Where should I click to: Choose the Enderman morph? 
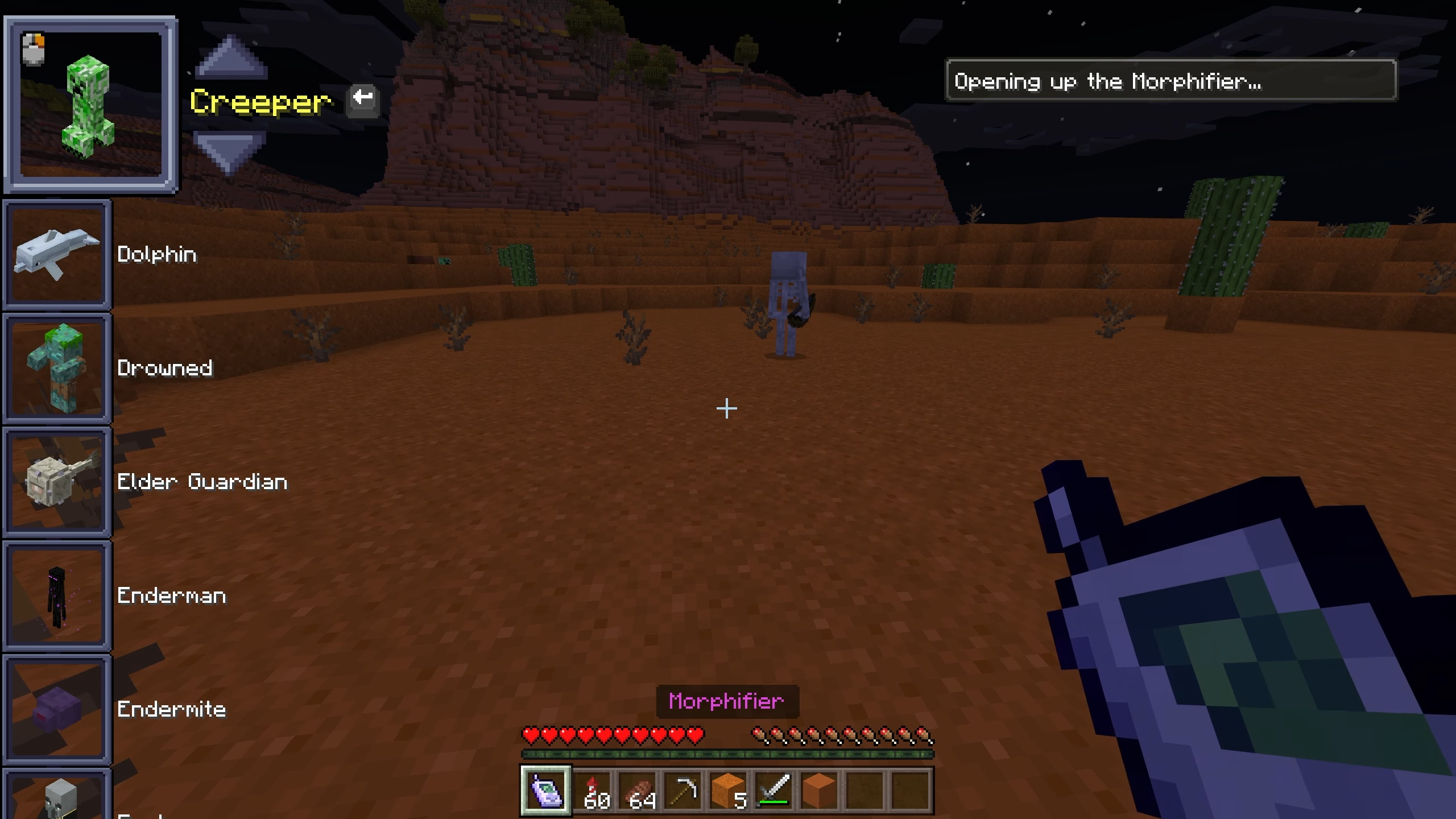coord(57,595)
